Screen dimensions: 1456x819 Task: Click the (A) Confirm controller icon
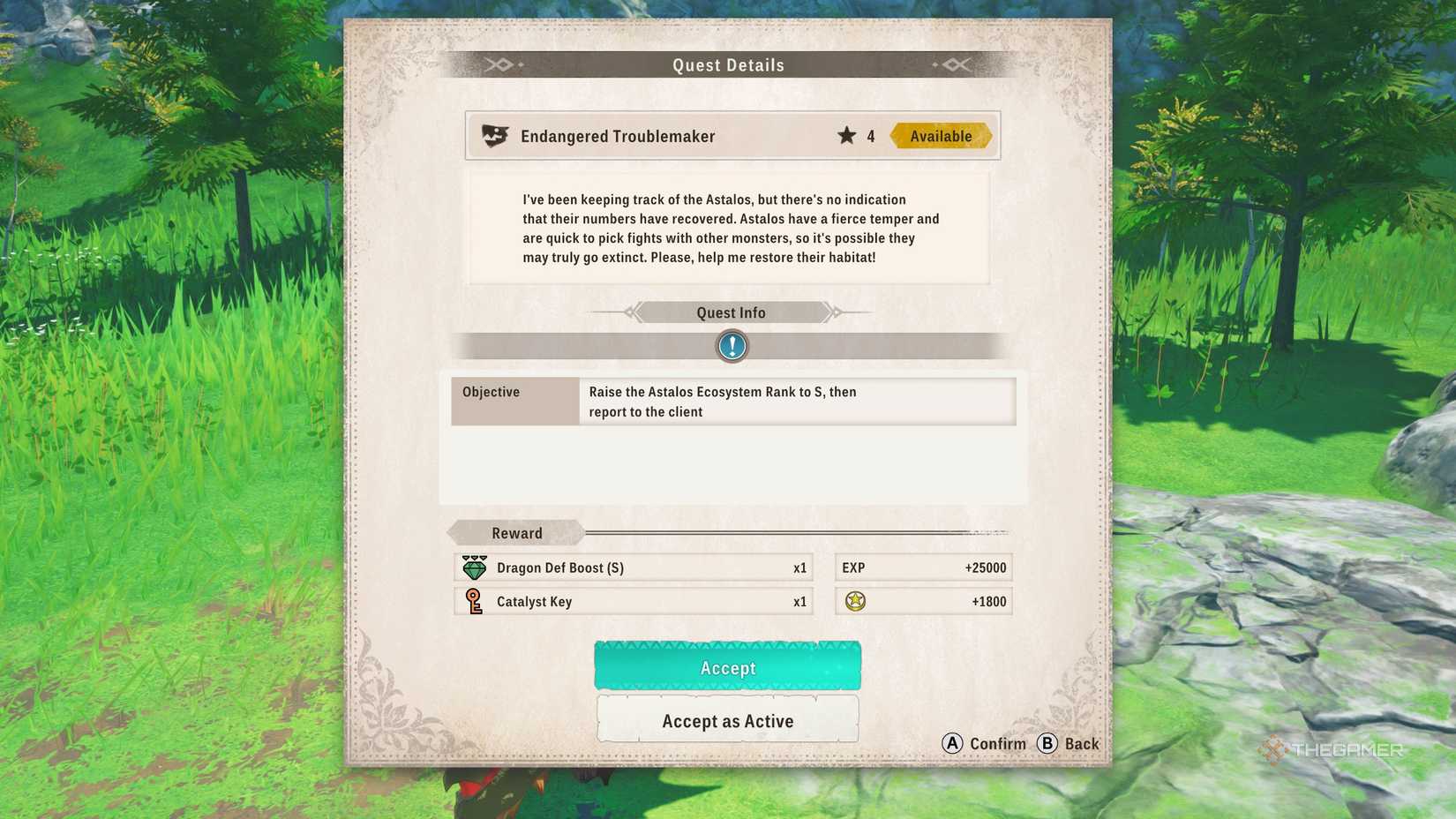[x=950, y=744]
